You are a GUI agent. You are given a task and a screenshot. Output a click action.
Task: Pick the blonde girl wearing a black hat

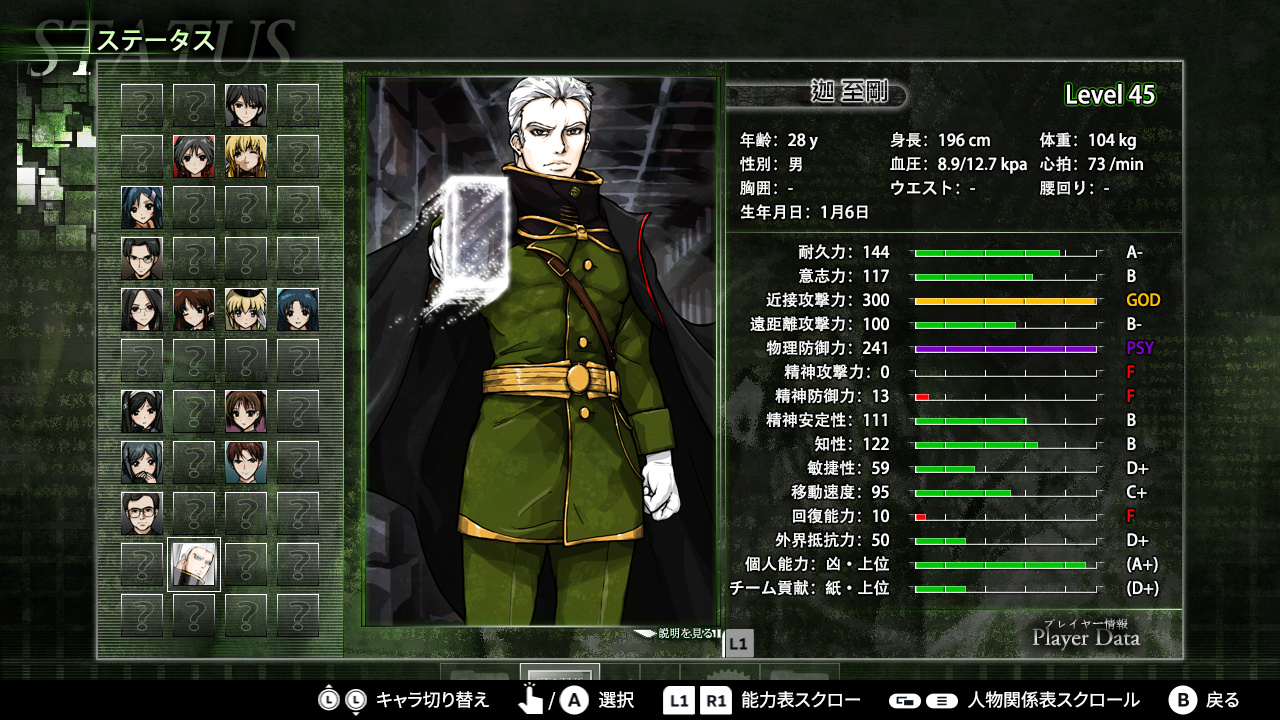[x=246, y=309]
